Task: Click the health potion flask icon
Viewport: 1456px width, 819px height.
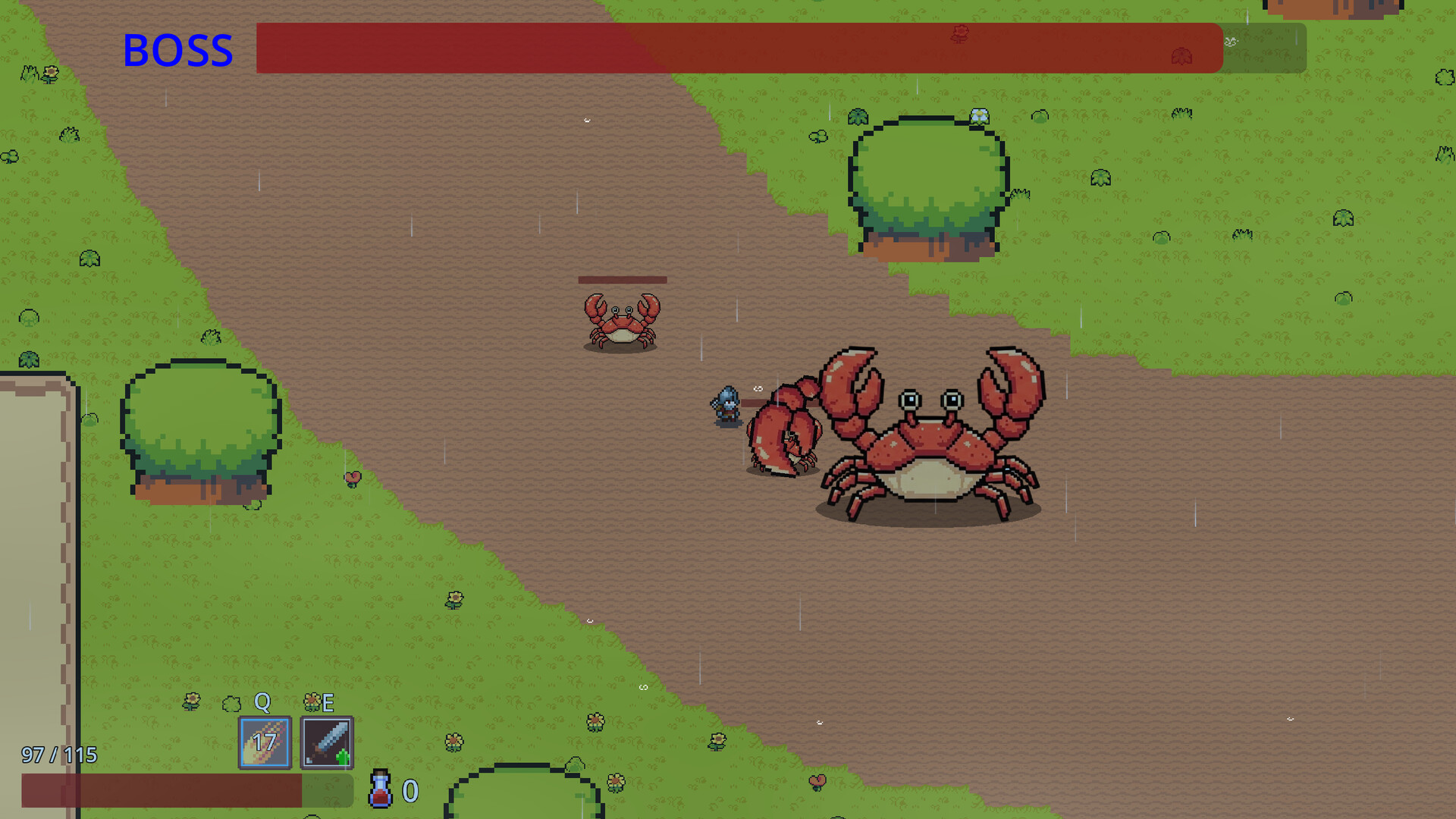Action: tap(379, 790)
